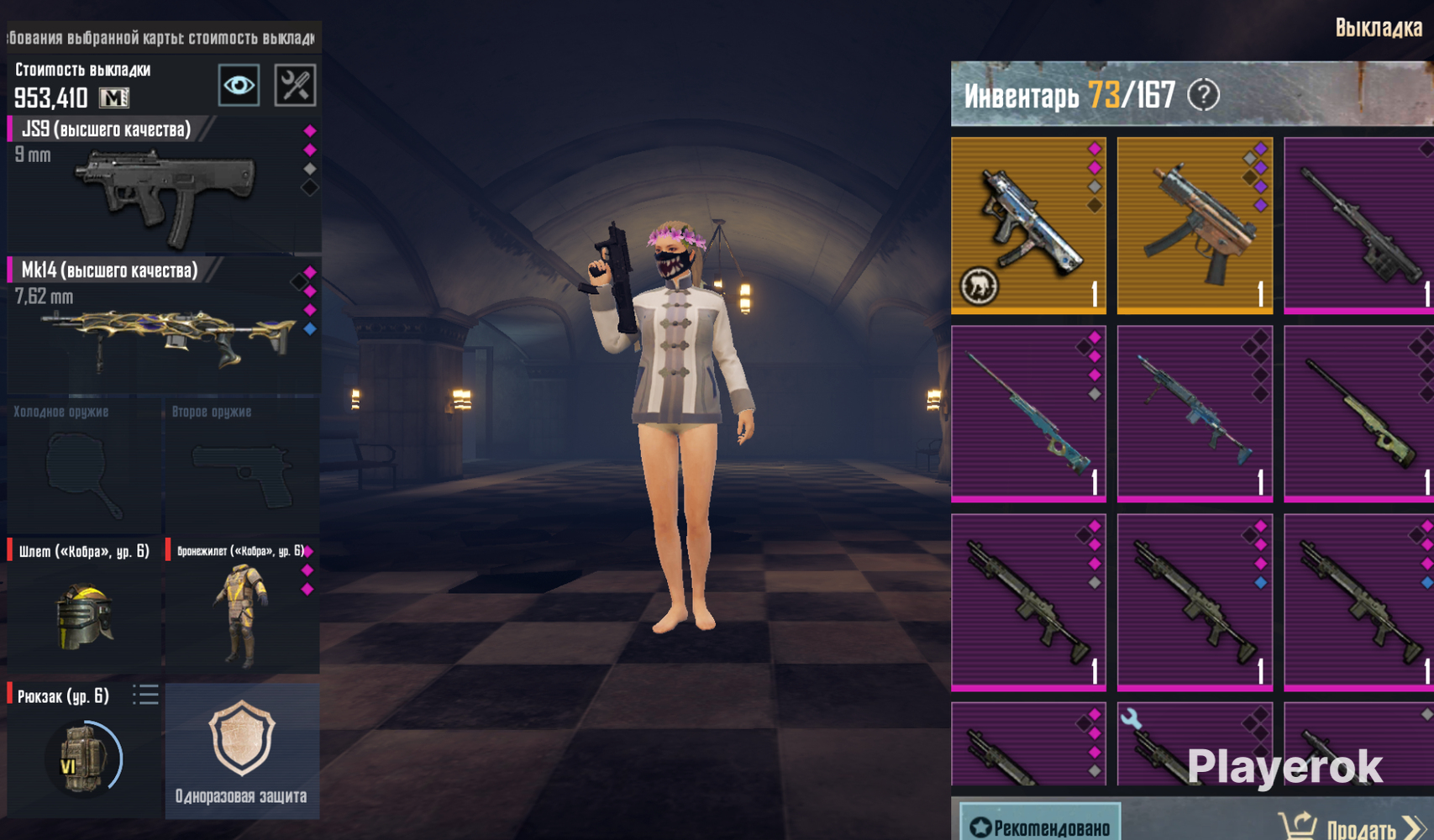Viewport: 1434px width, 840px height.
Task: Pick the copper MP5K in inventory
Action: pos(1194,225)
